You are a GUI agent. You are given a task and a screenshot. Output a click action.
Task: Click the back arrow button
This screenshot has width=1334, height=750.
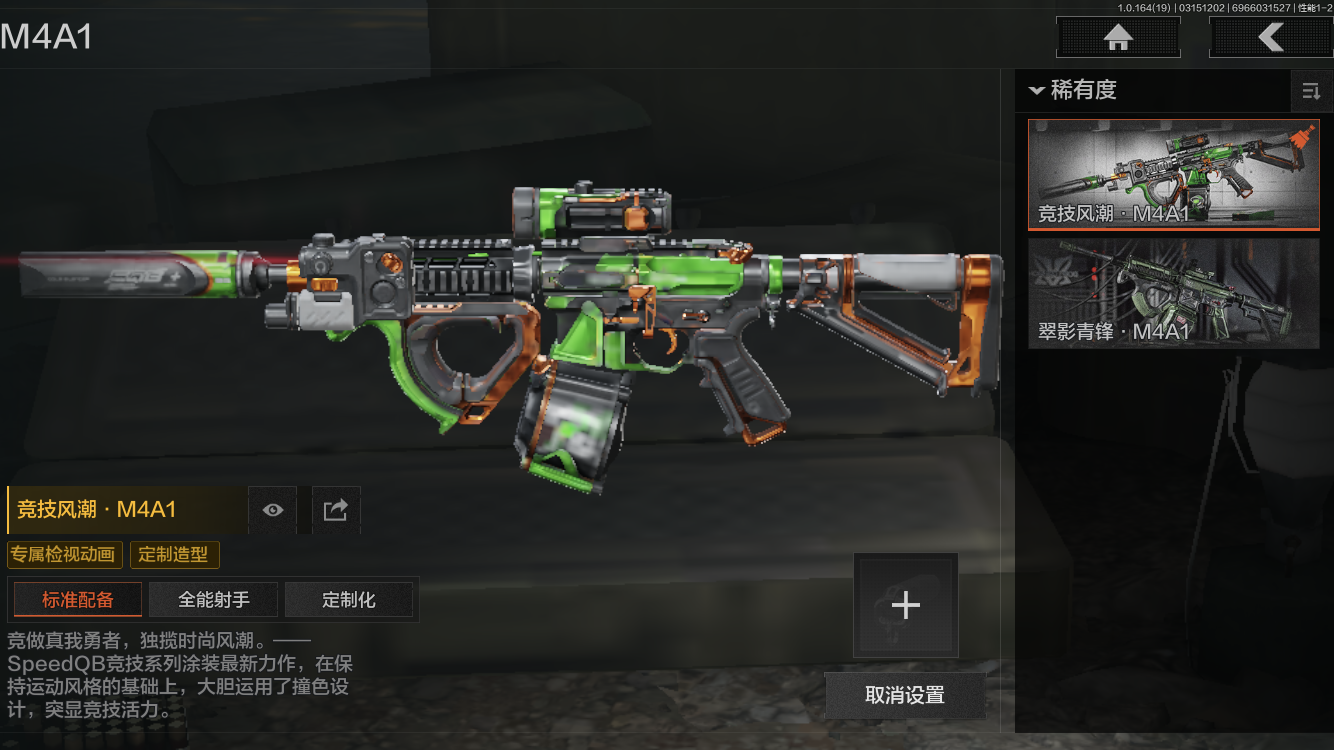click(1270, 38)
